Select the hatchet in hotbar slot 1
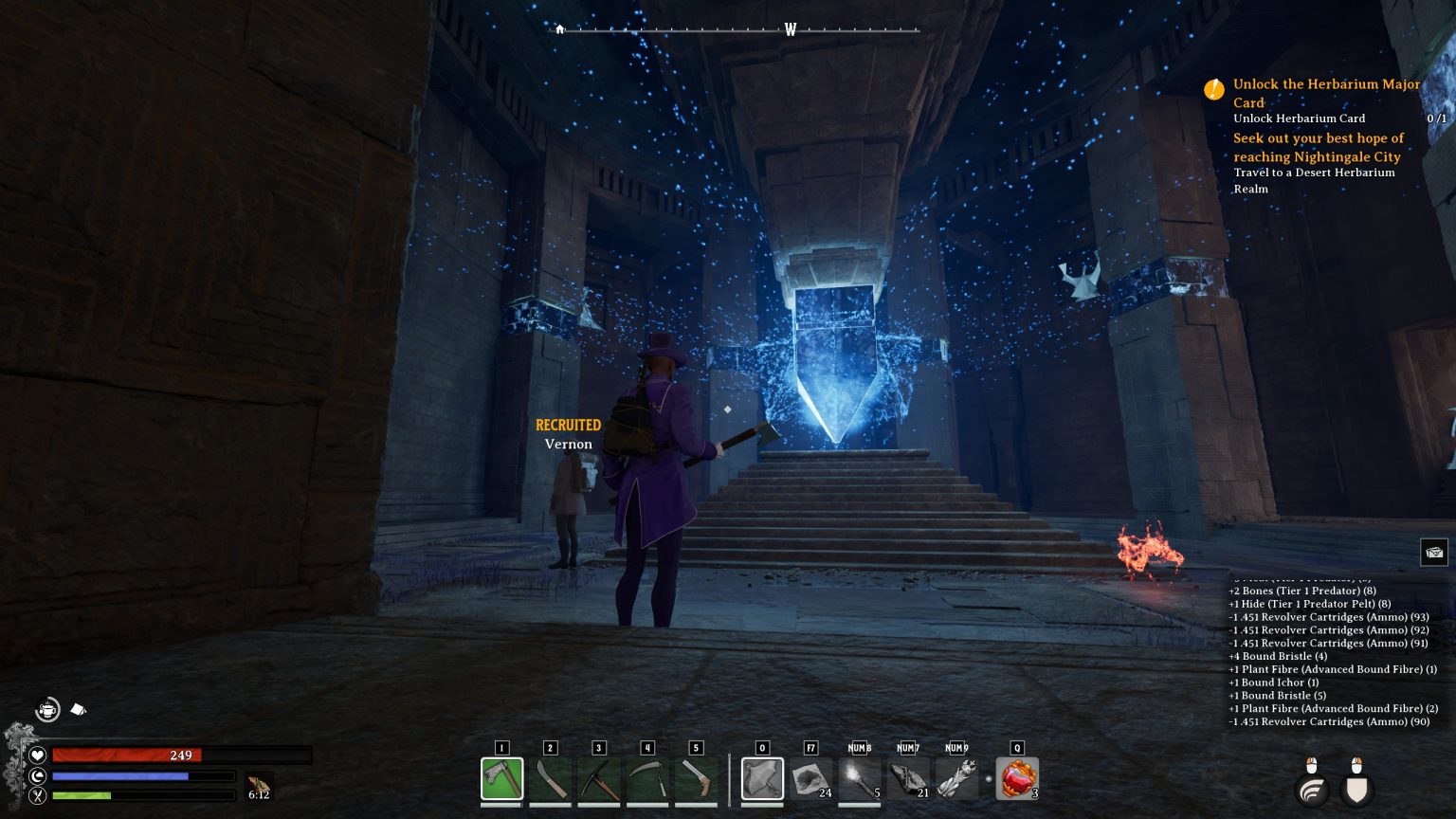This screenshot has width=1456, height=819. click(501, 777)
